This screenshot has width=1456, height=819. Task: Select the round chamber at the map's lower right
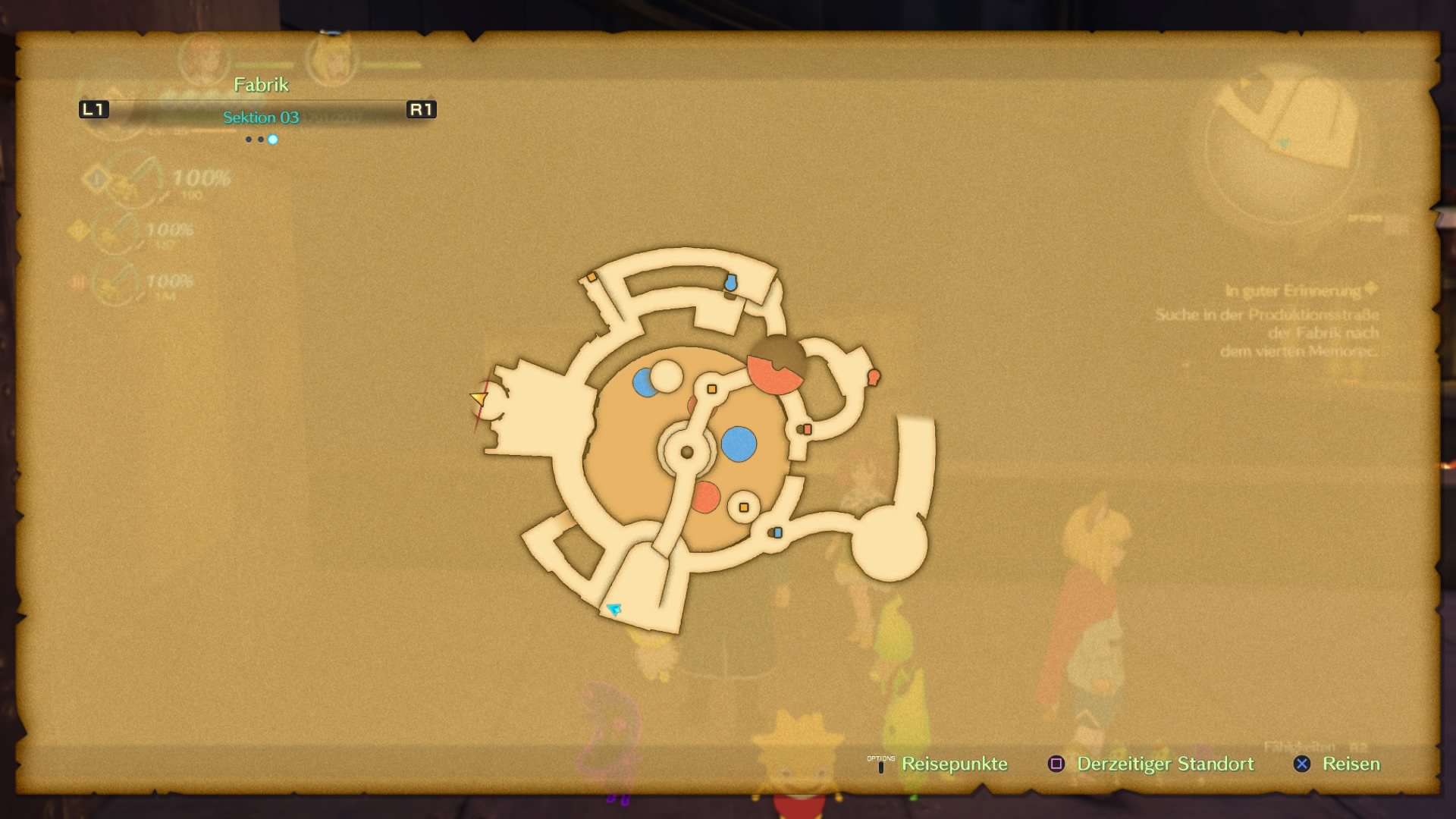(889, 543)
